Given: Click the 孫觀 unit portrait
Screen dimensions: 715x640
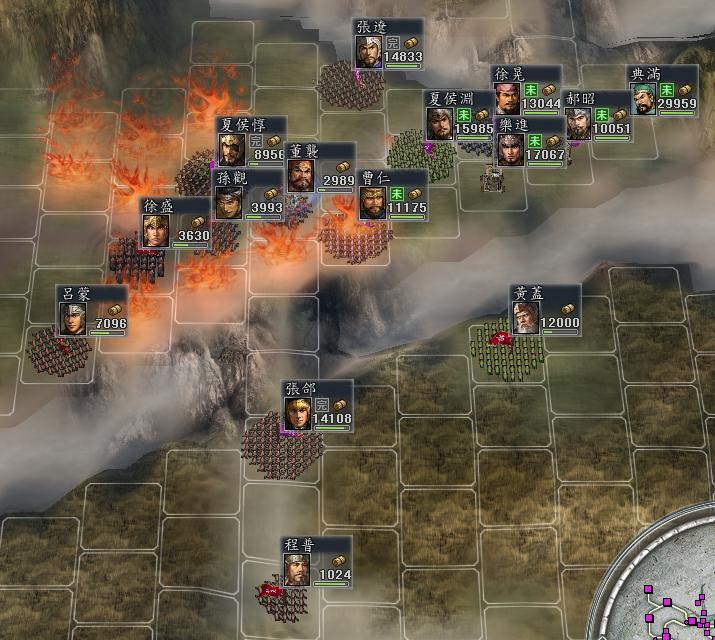Looking at the screenshot, I should click(x=230, y=204).
